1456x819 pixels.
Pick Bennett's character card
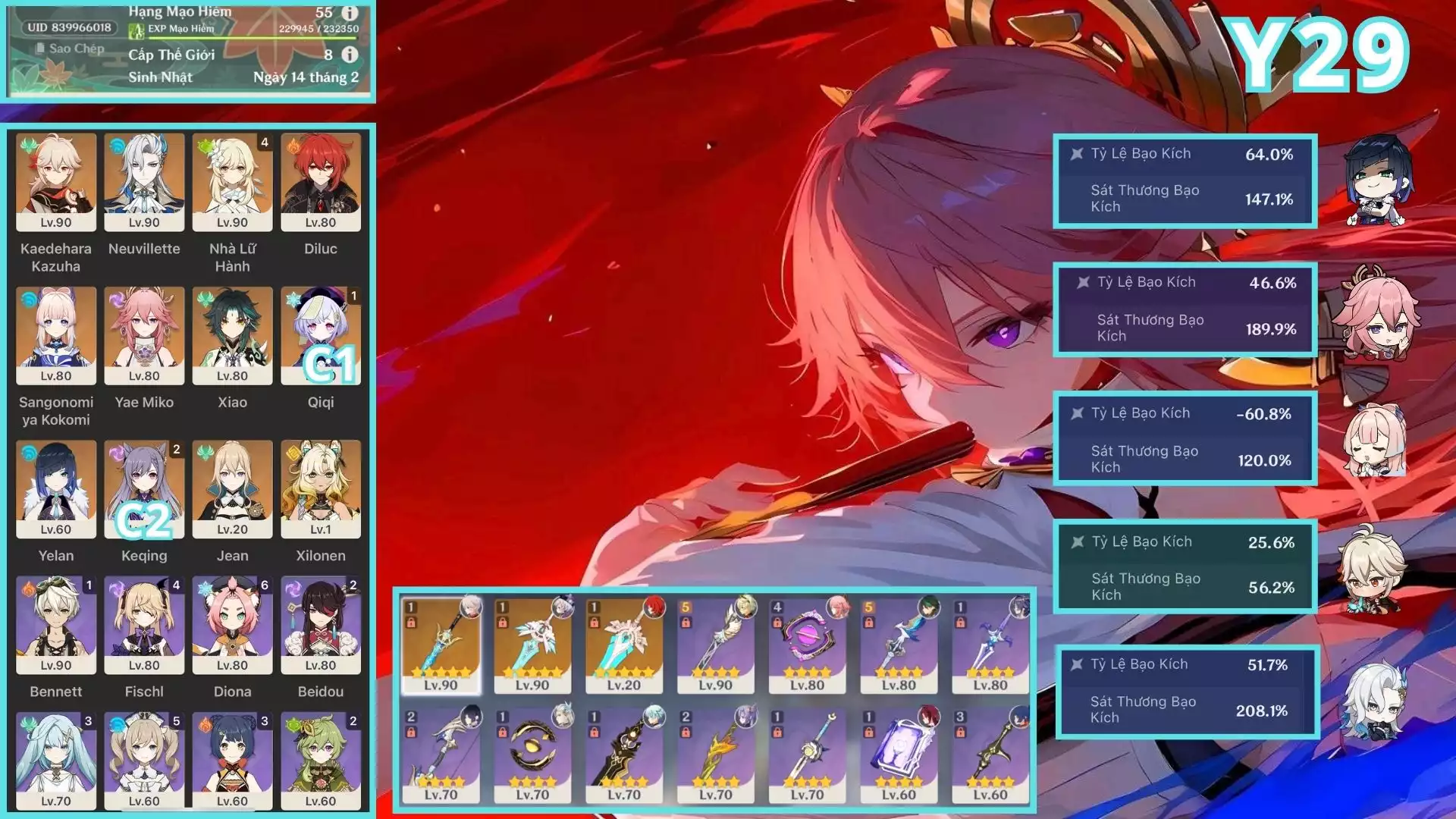(56, 625)
